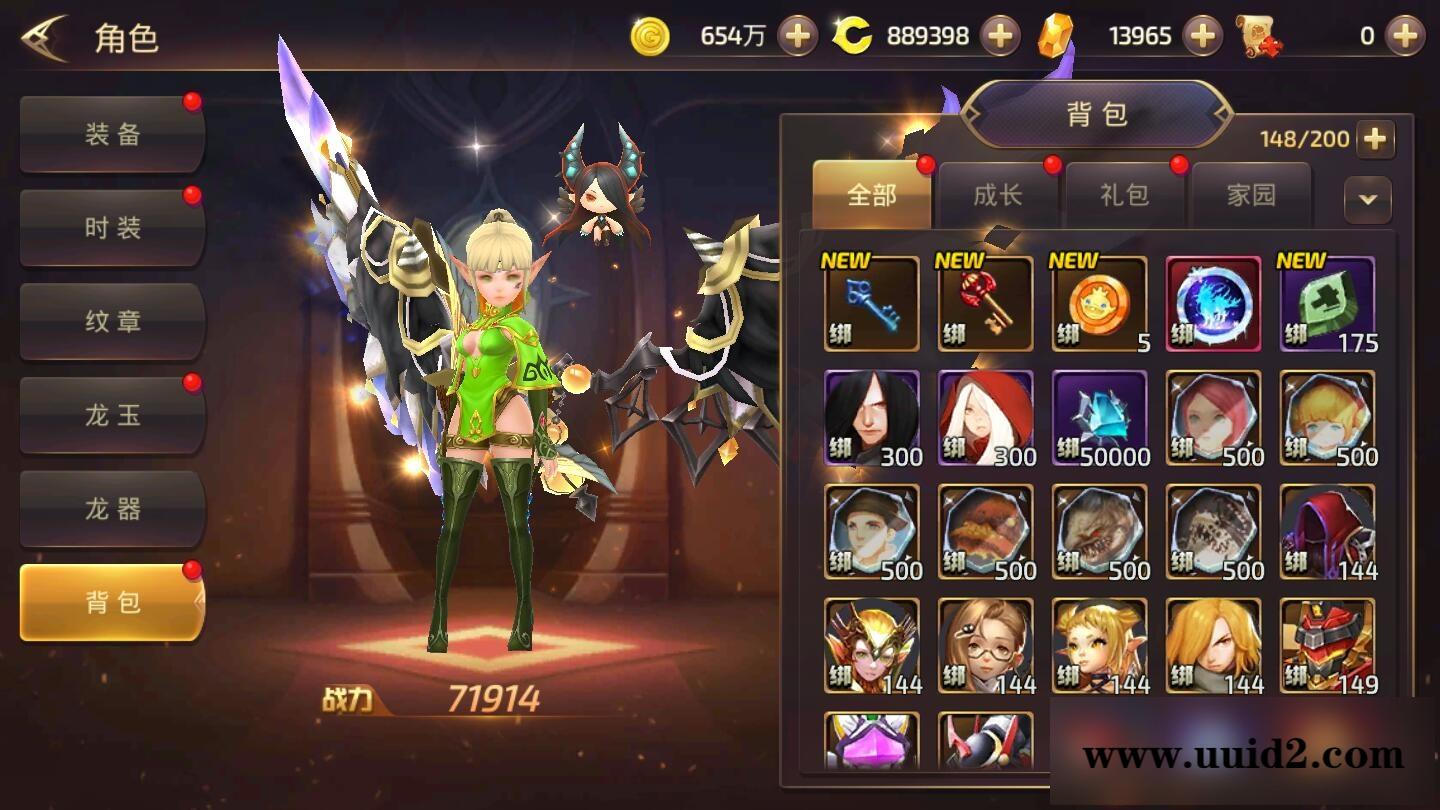This screenshot has height=810, width=1440.
Task: Expand backpack capacity beside 148/200
Action: coord(1375,139)
